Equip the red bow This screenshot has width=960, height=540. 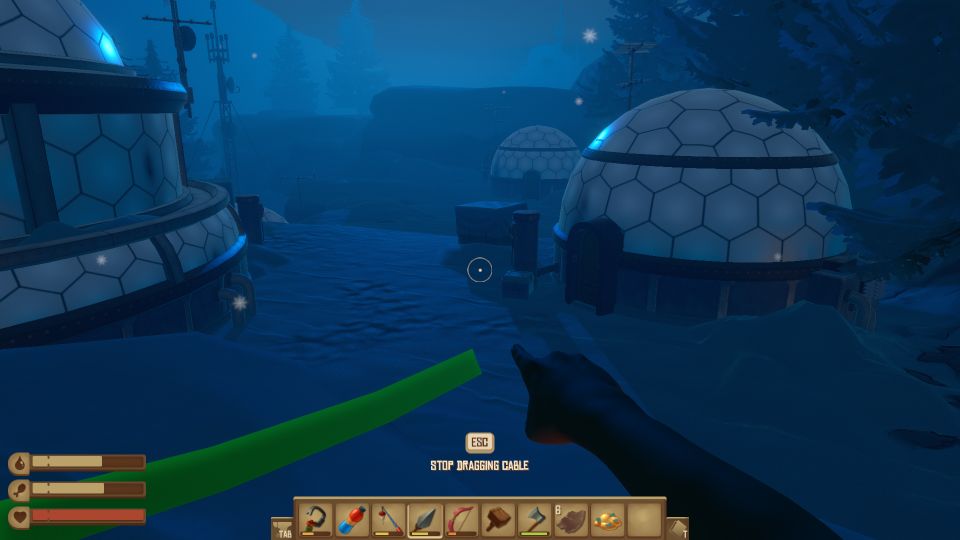pos(461,520)
